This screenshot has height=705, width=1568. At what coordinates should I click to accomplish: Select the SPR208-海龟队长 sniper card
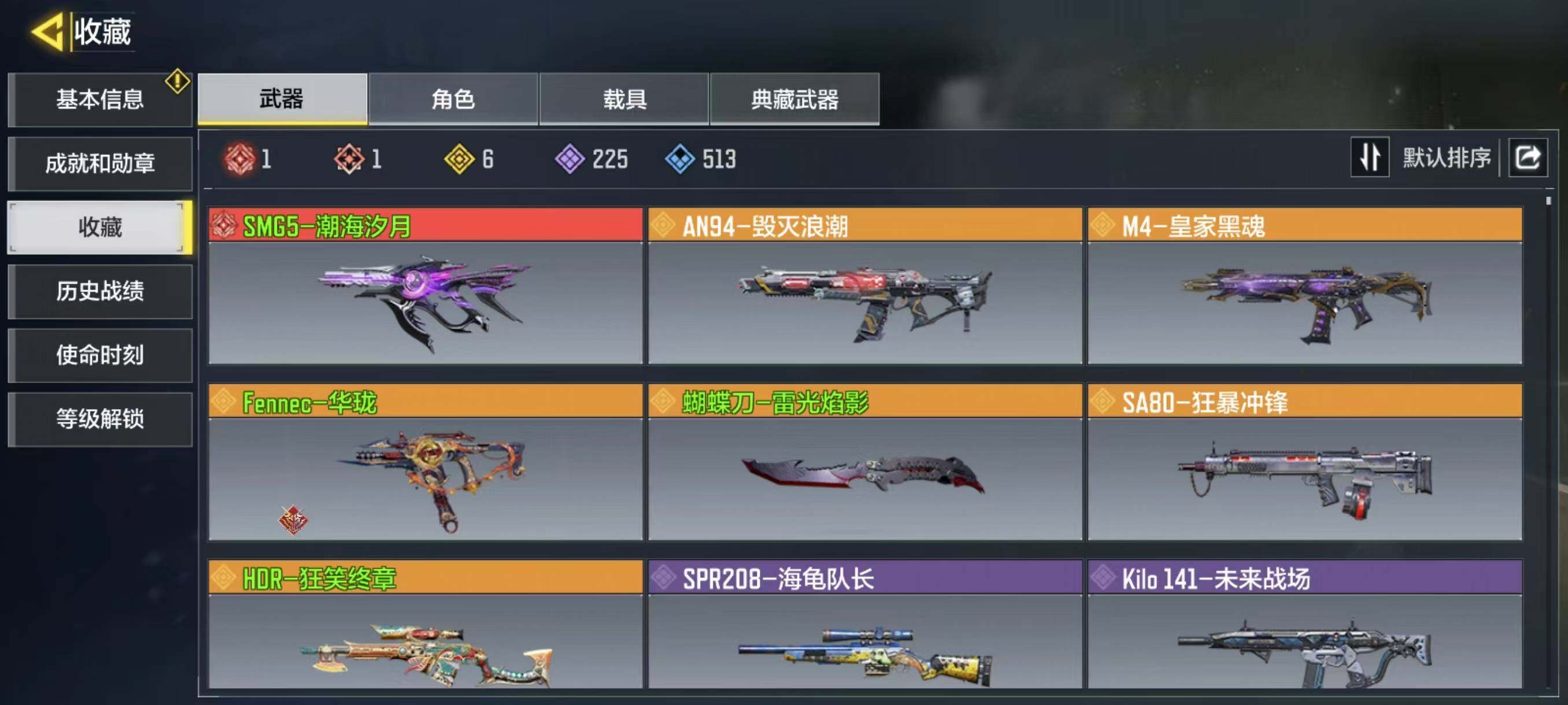tap(864, 626)
